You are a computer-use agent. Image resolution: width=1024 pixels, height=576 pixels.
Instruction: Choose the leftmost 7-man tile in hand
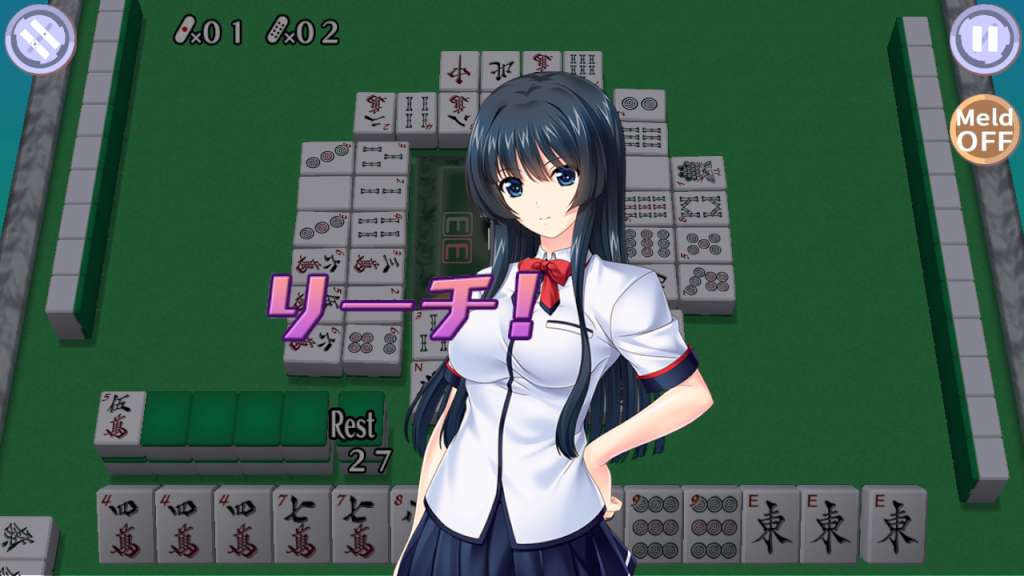302,523
